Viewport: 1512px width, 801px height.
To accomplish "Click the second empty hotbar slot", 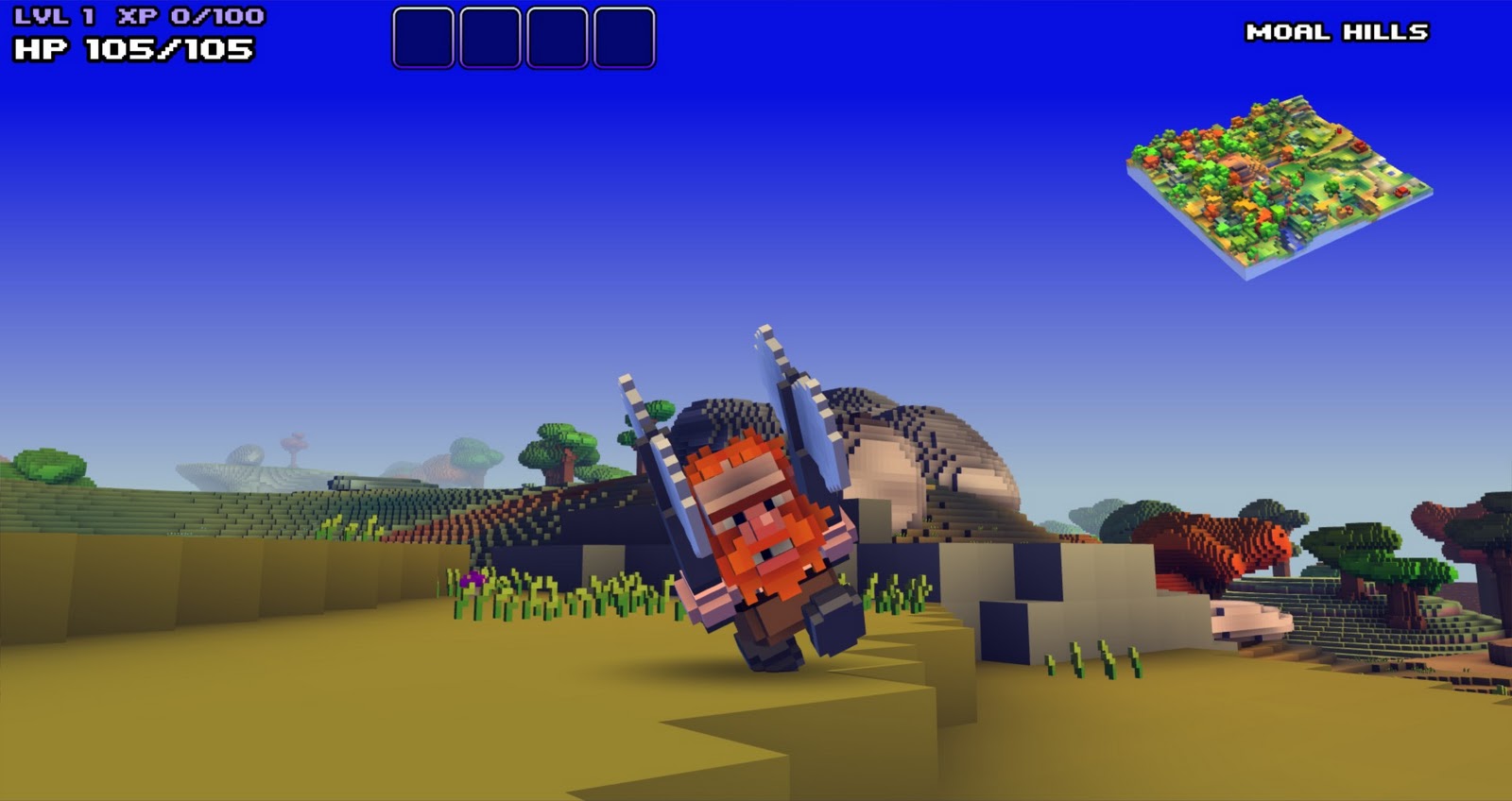I will tap(490, 38).
